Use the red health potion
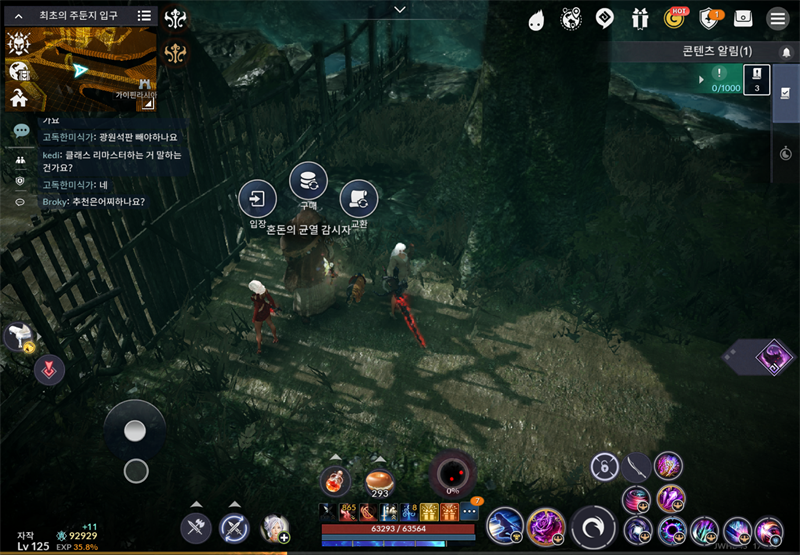This screenshot has height=555, width=800. (336, 481)
